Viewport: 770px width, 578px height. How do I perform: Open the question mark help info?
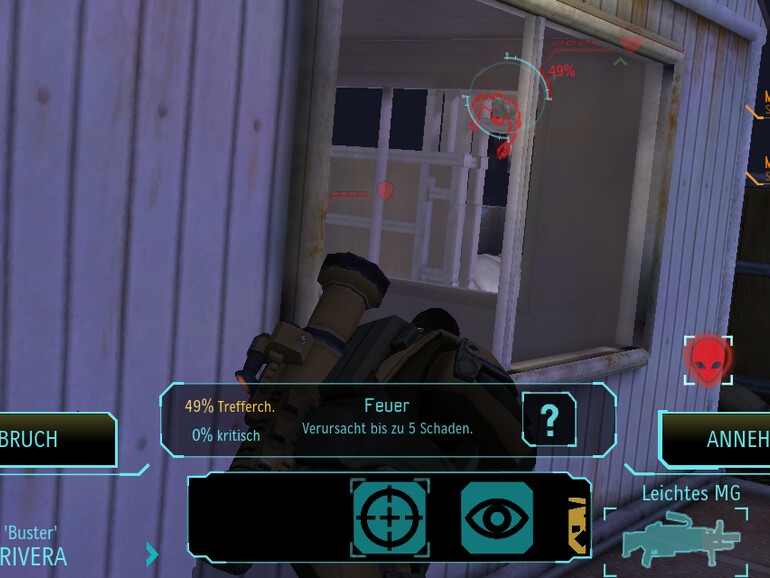tap(549, 417)
